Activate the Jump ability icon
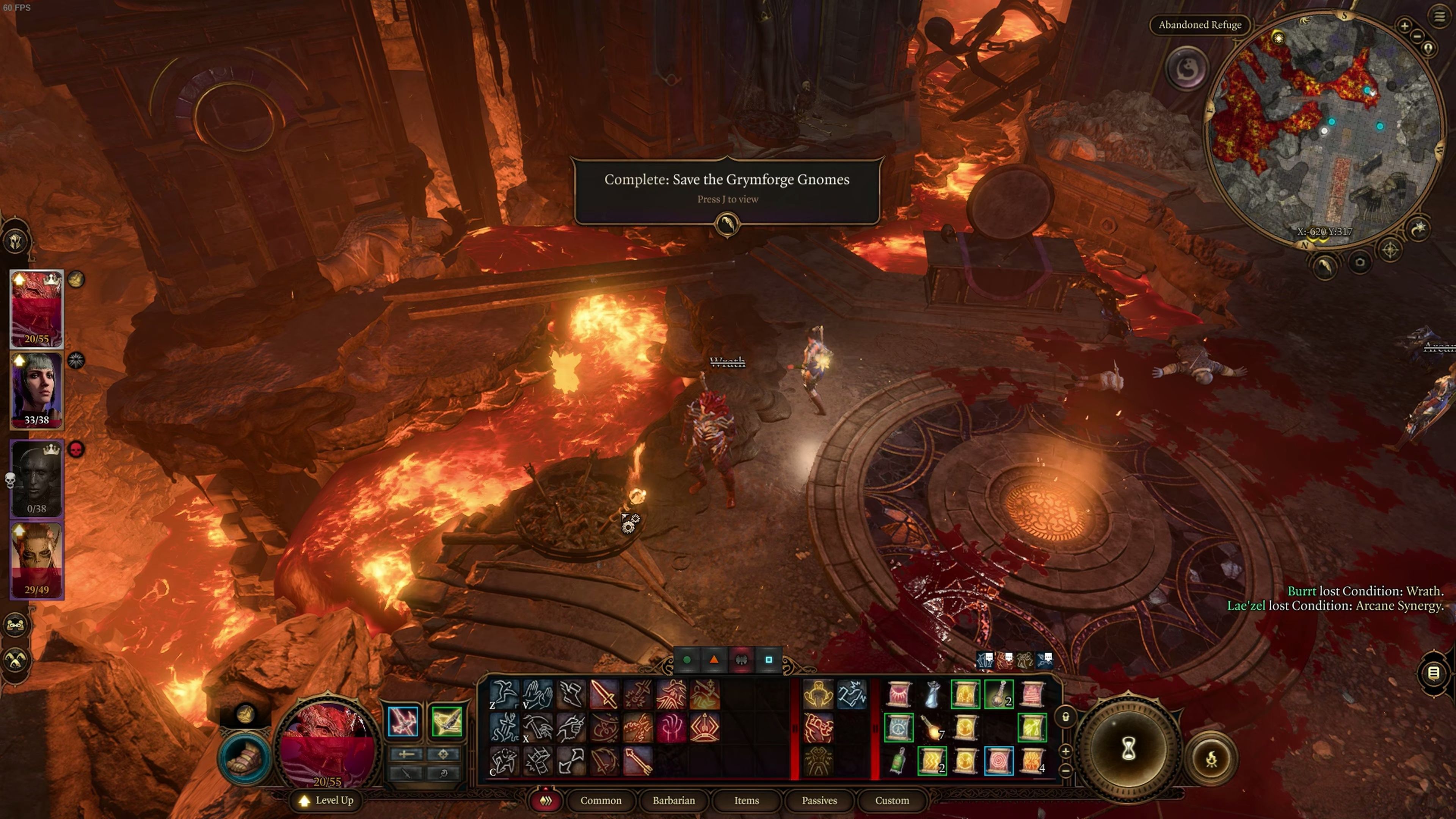The width and height of the screenshot is (1456, 819). [503, 694]
